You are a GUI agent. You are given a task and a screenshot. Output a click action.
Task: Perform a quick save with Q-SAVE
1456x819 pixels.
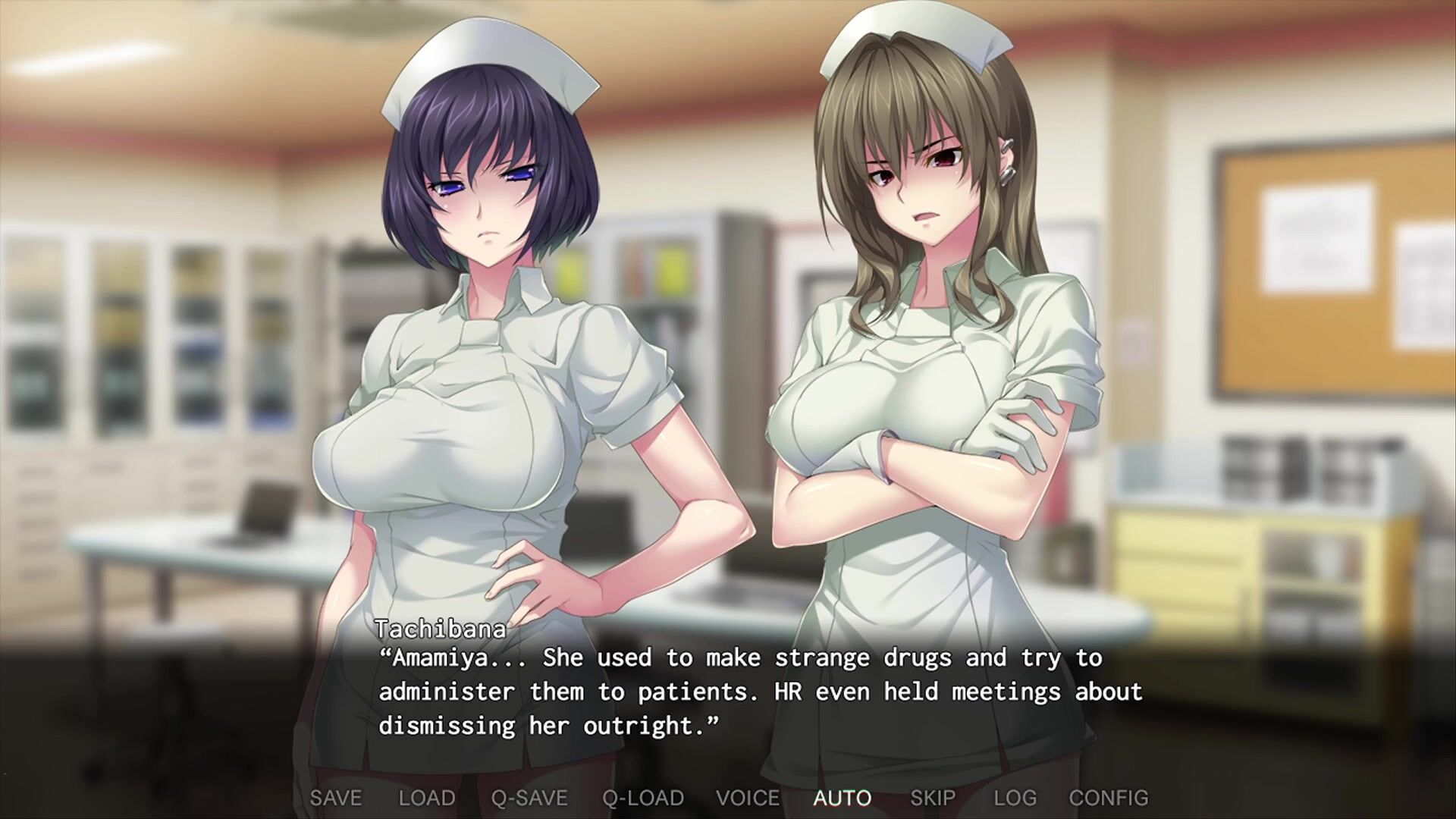click(529, 798)
